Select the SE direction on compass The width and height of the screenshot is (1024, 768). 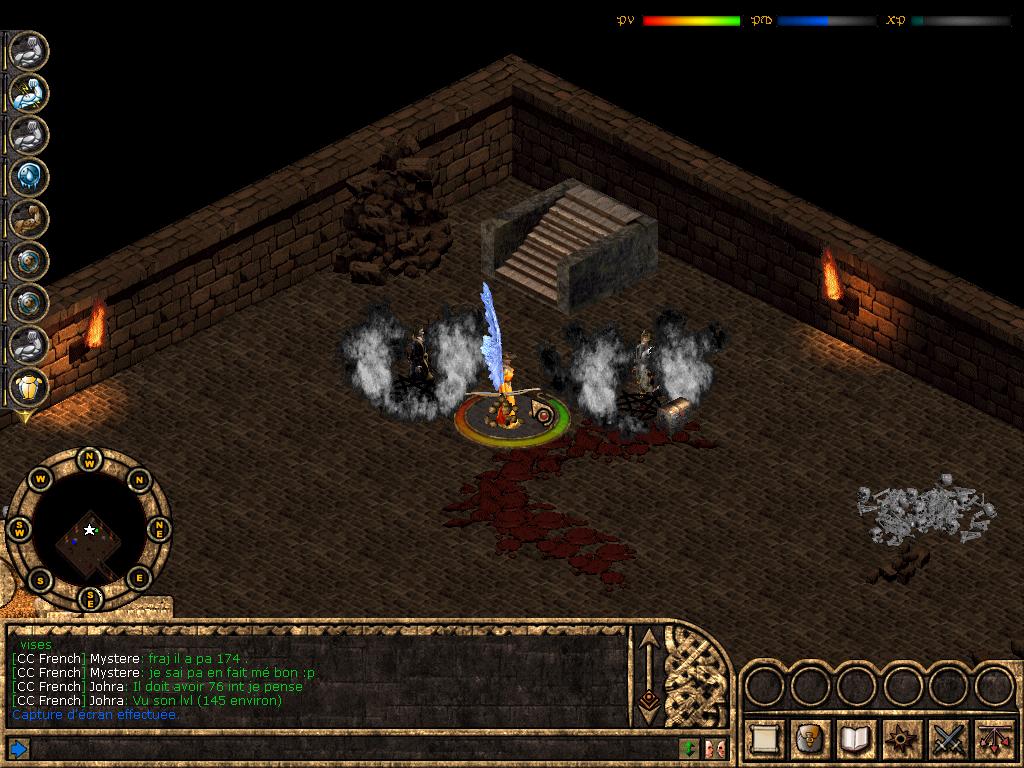point(90,599)
